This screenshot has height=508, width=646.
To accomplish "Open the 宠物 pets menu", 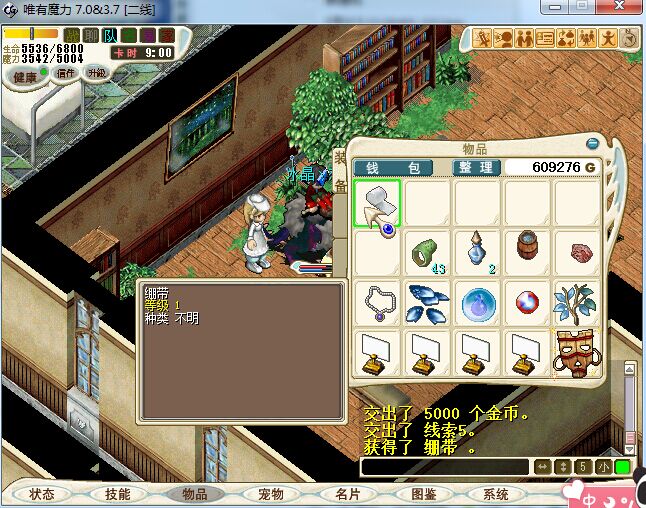I will click(x=271, y=494).
